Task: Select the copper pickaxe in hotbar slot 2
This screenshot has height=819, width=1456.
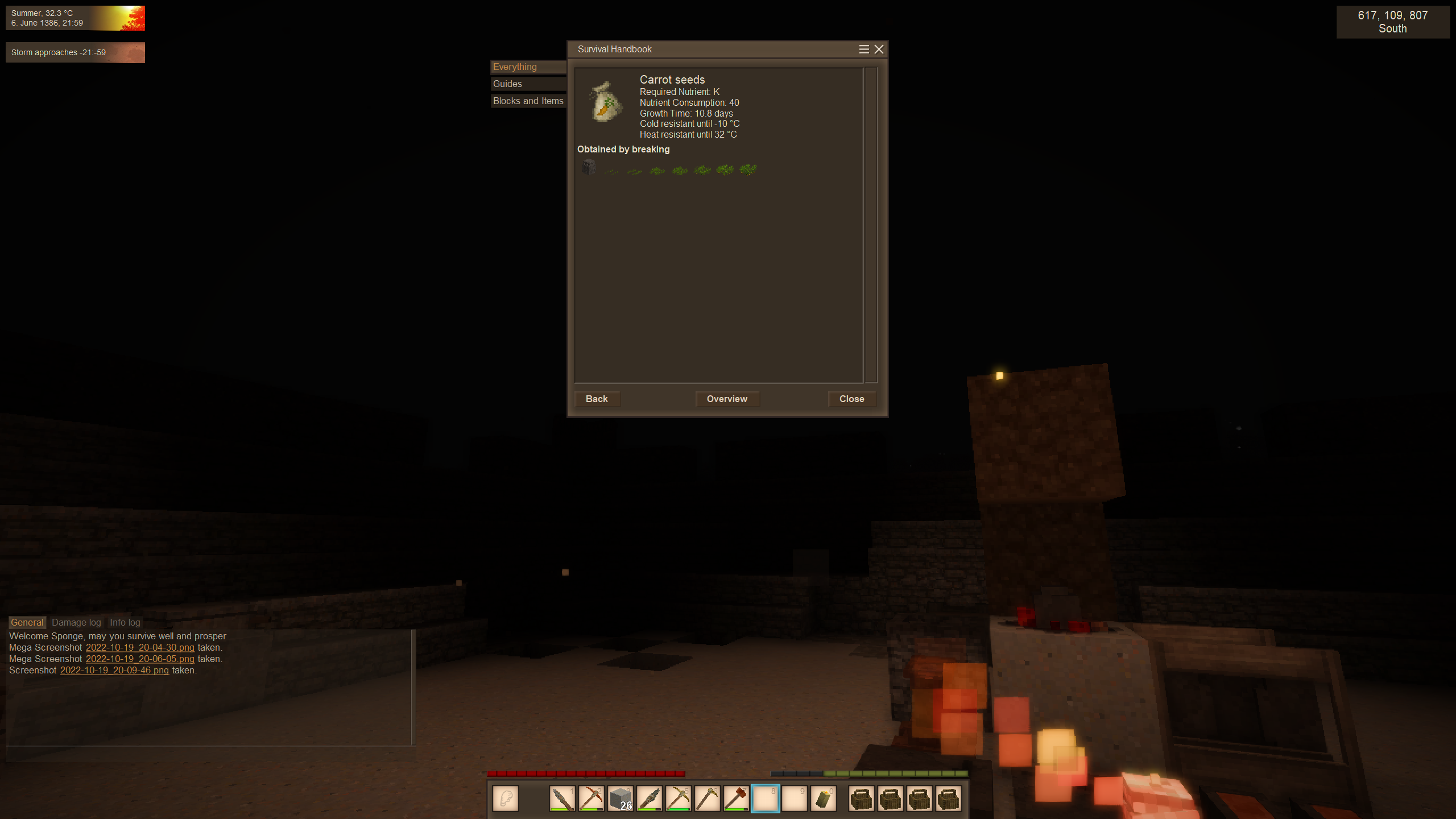Action: click(x=591, y=799)
